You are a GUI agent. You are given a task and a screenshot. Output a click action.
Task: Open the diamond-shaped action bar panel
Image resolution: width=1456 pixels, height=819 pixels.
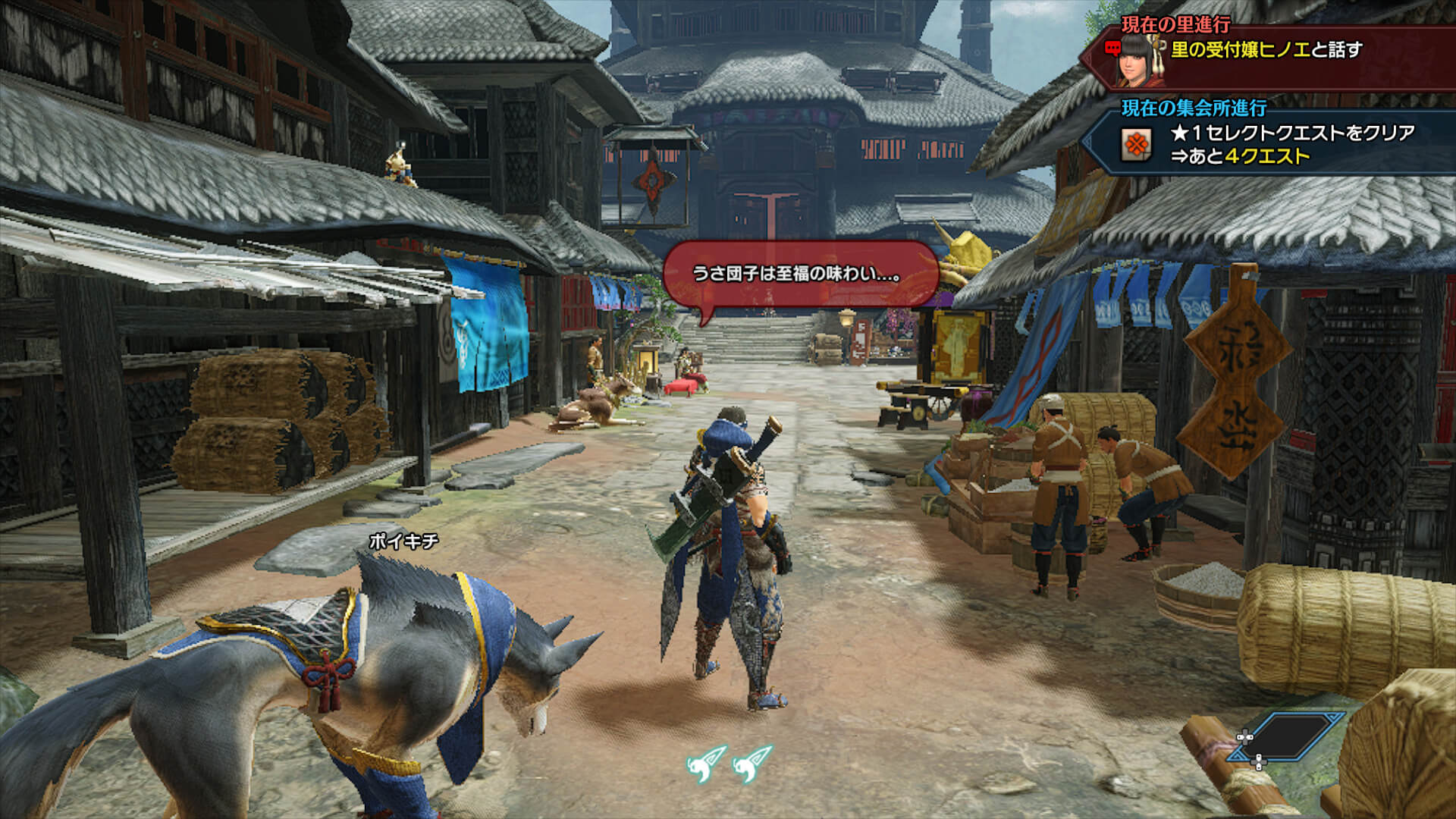(1287, 736)
